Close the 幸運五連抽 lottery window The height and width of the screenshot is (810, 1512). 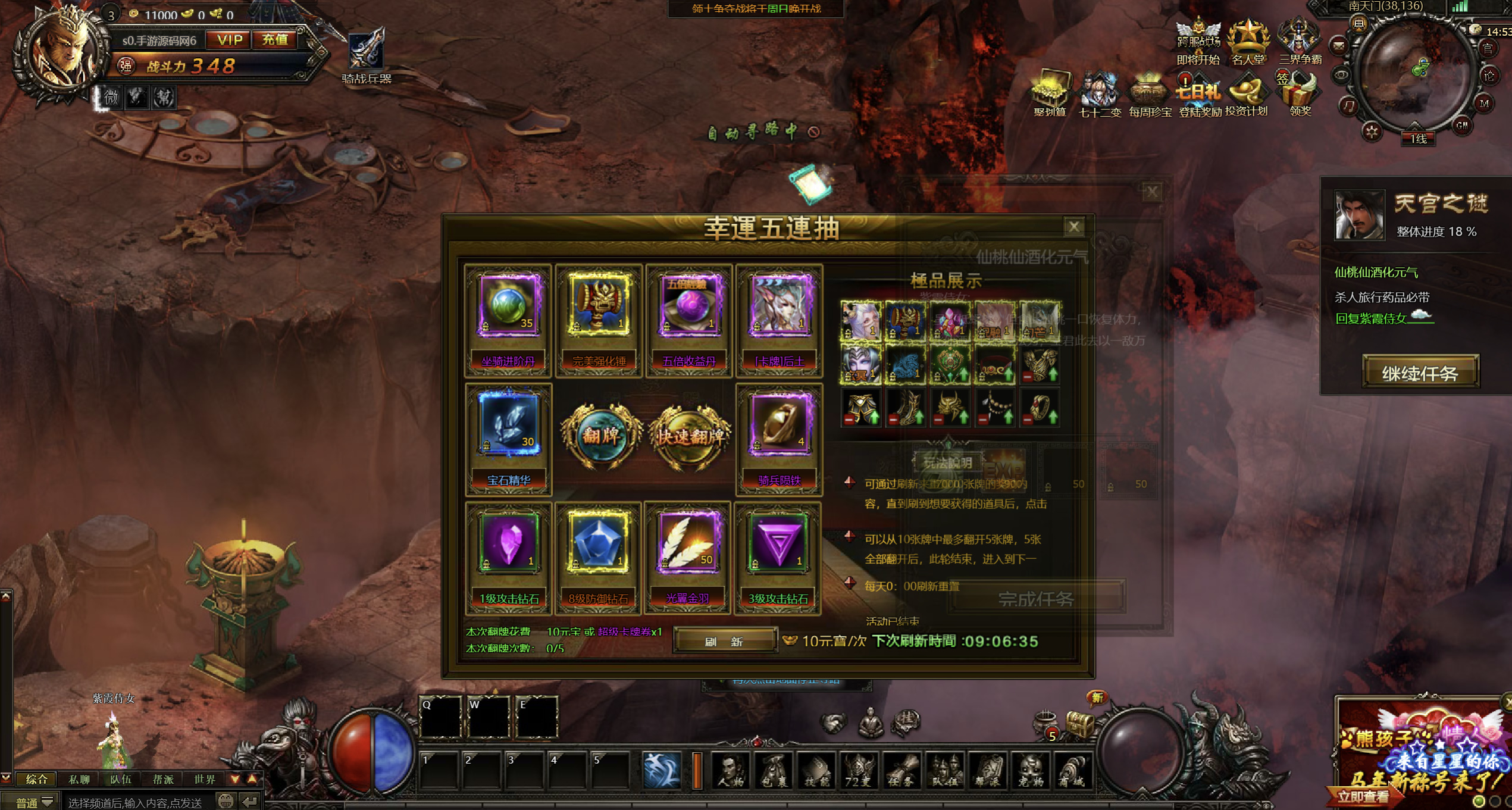pos(1073,227)
